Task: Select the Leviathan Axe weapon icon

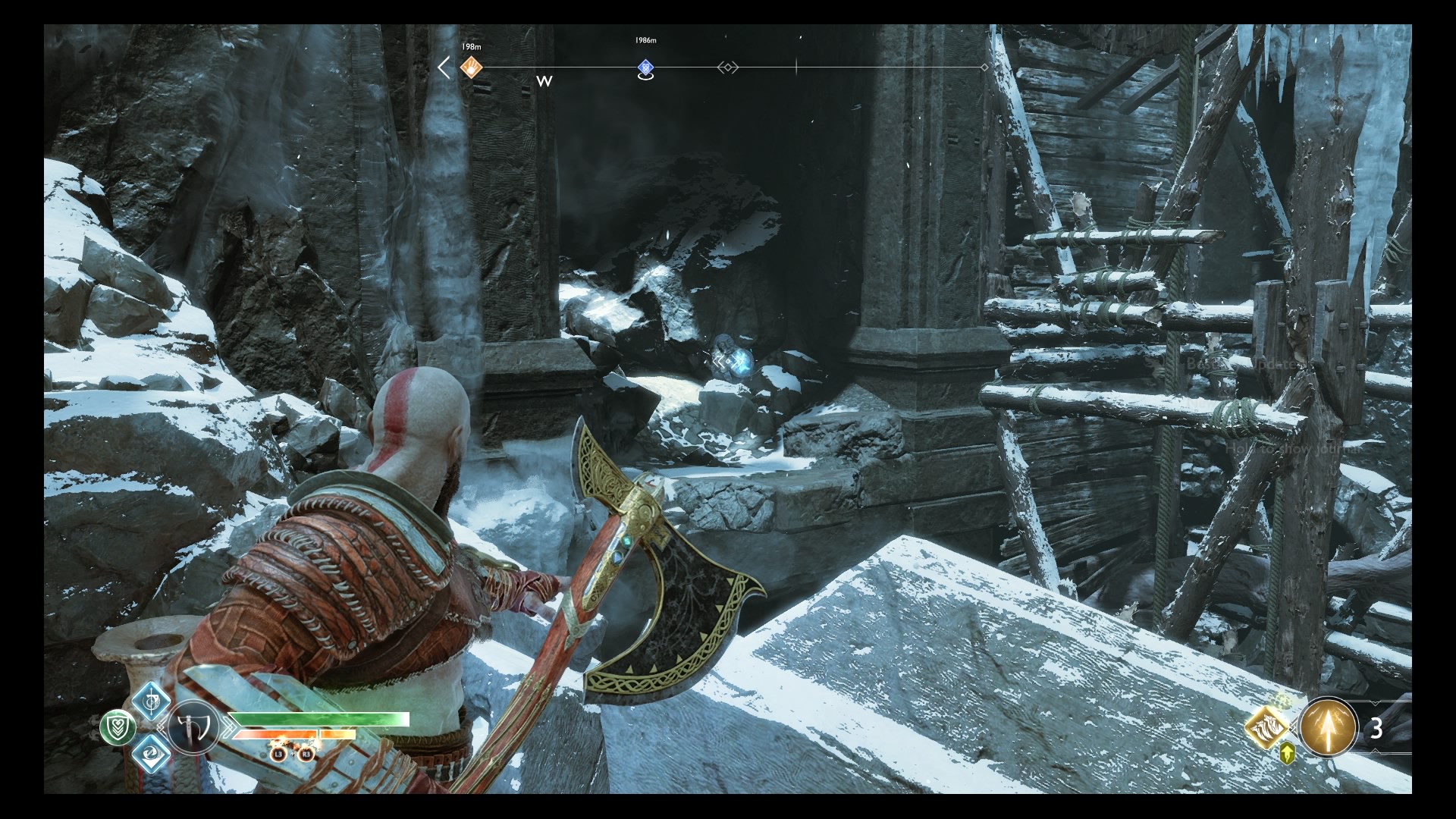Action: point(193,726)
